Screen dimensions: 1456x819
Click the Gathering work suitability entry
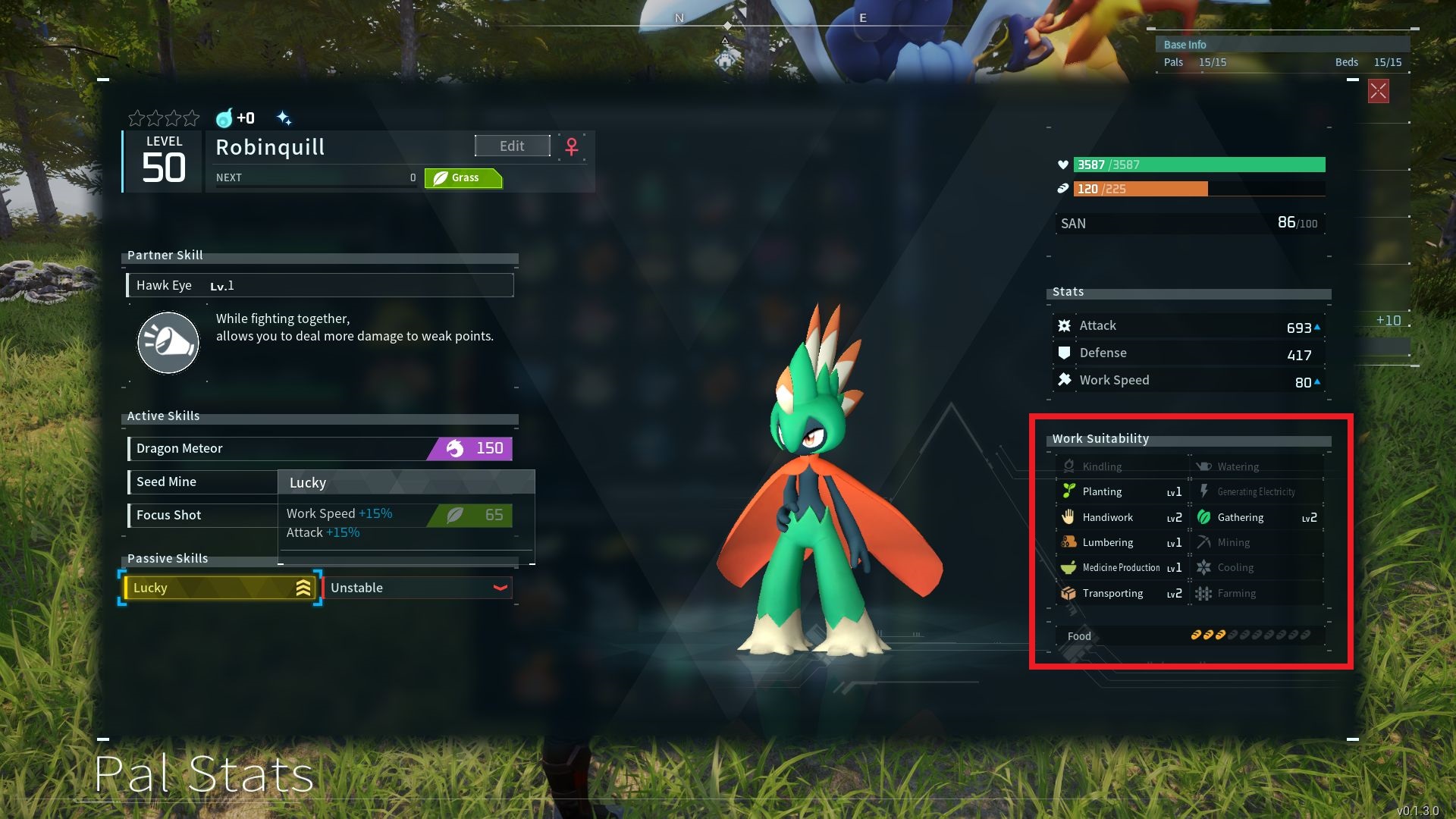pos(1257,517)
